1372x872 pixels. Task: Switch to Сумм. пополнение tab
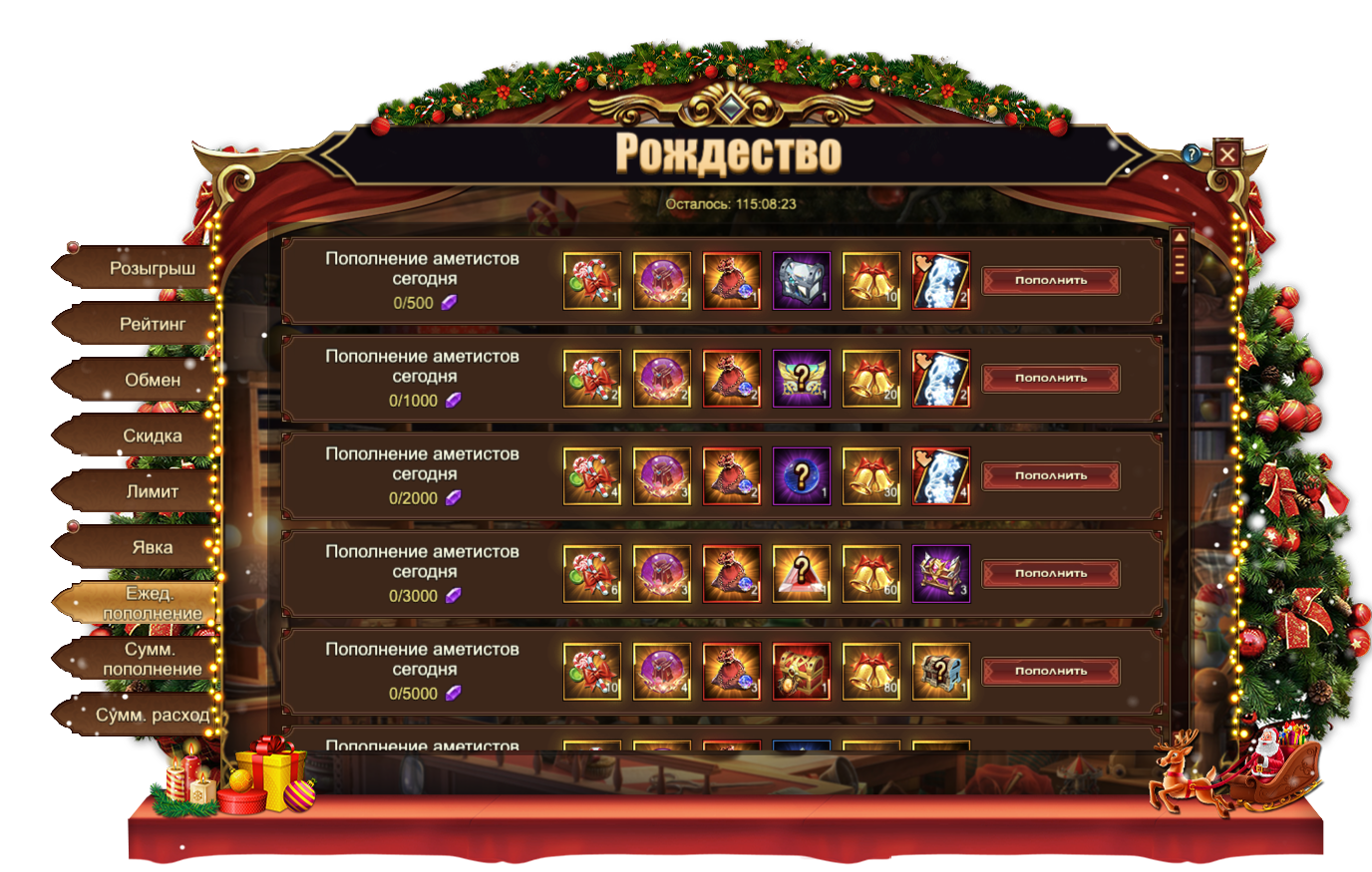[x=152, y=660]
